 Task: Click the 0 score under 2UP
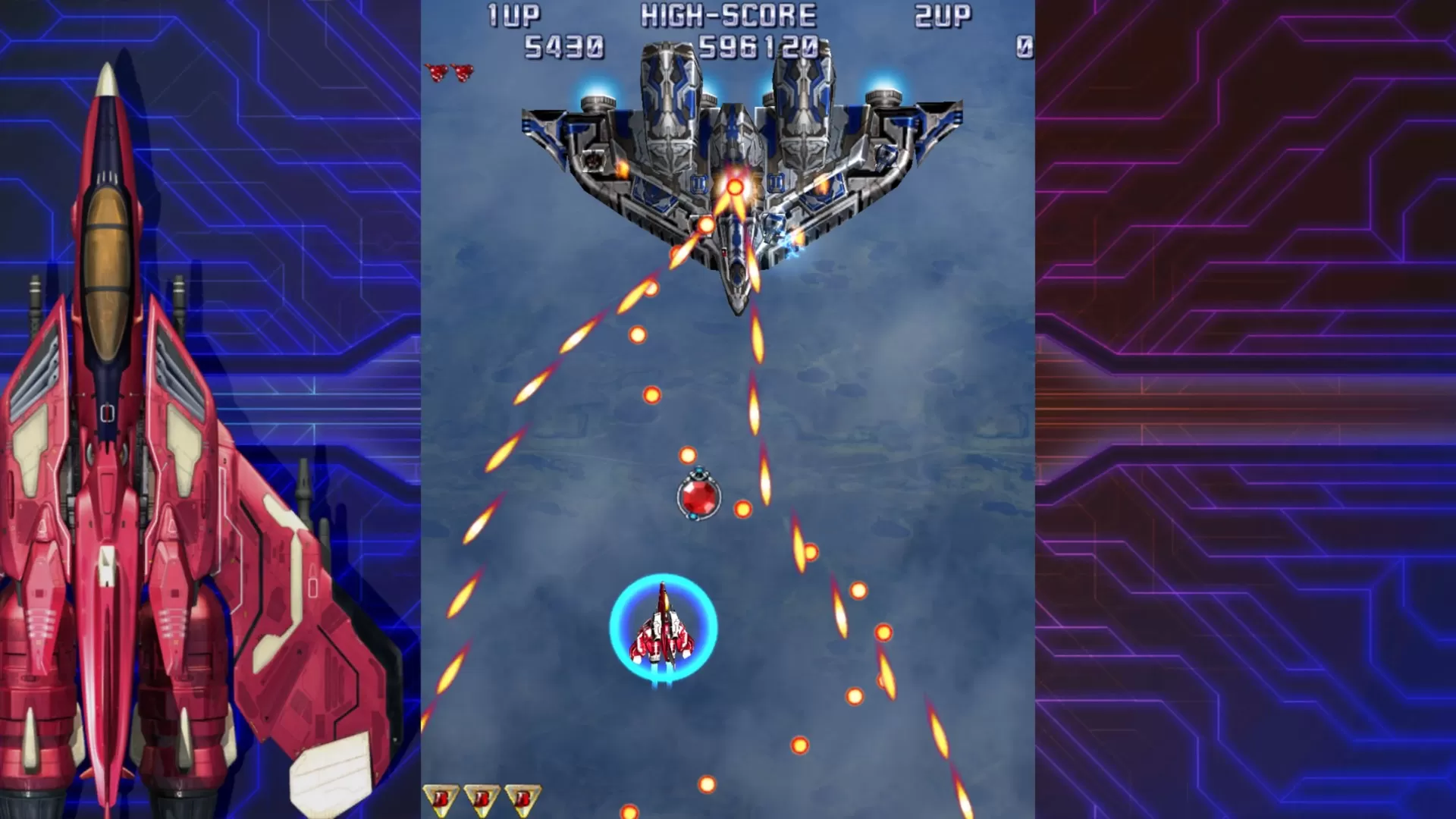(1024, 45)
